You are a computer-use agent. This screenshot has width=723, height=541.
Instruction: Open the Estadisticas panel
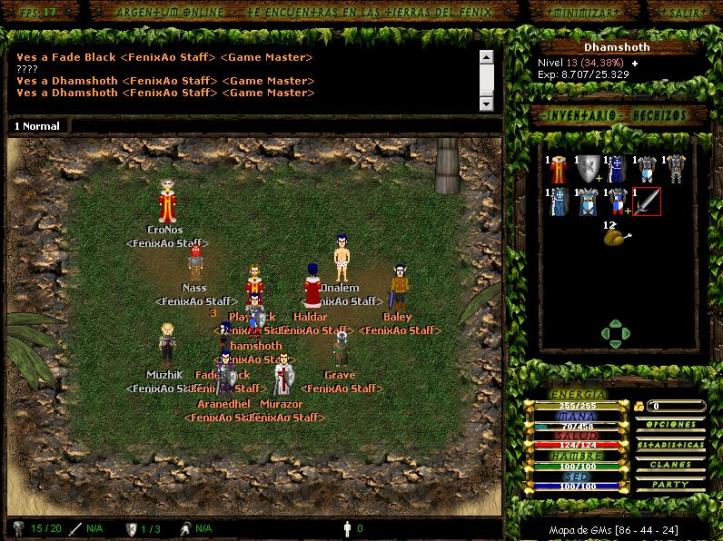(x=670, y=445)
